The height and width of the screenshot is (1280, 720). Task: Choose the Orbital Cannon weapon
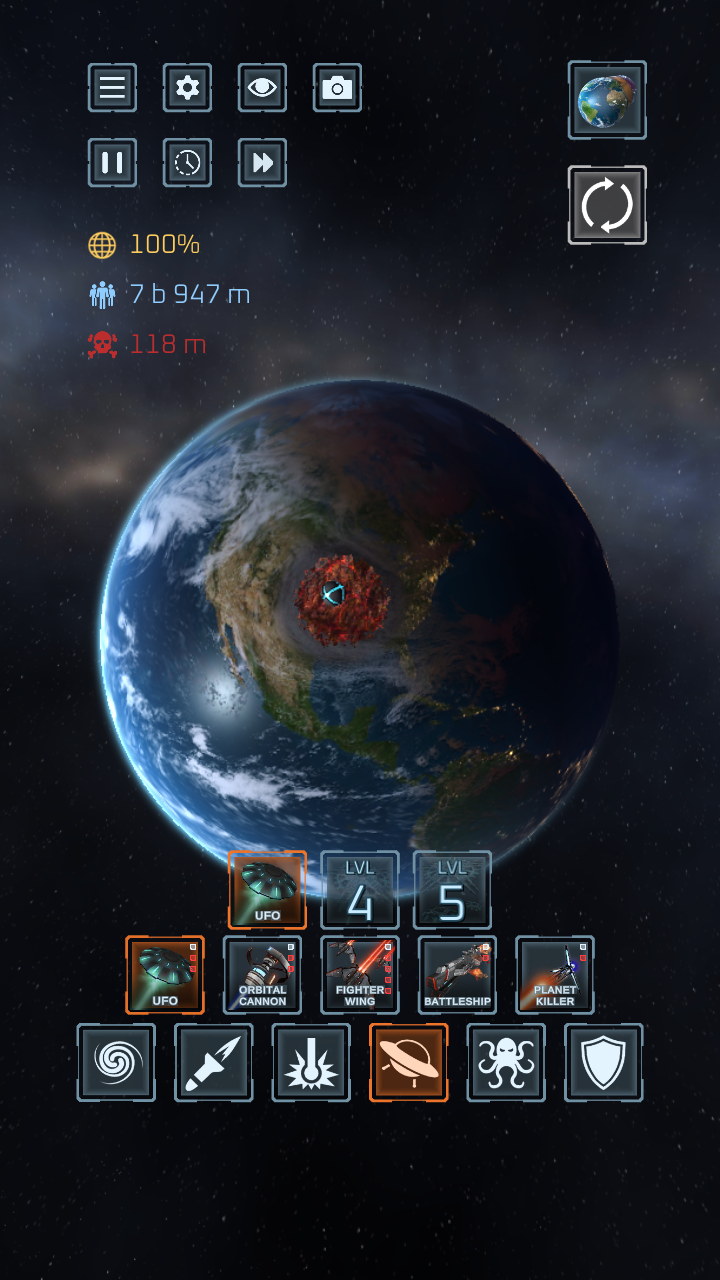(x=262, y=975)
